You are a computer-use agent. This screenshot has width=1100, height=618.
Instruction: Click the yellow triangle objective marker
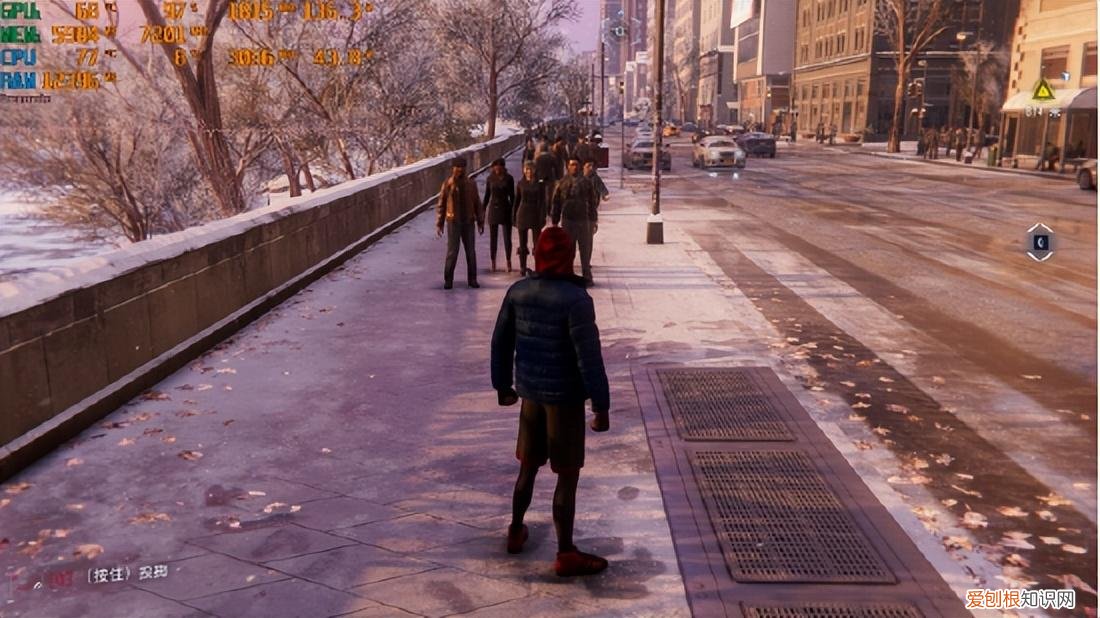coord(1043,91)
